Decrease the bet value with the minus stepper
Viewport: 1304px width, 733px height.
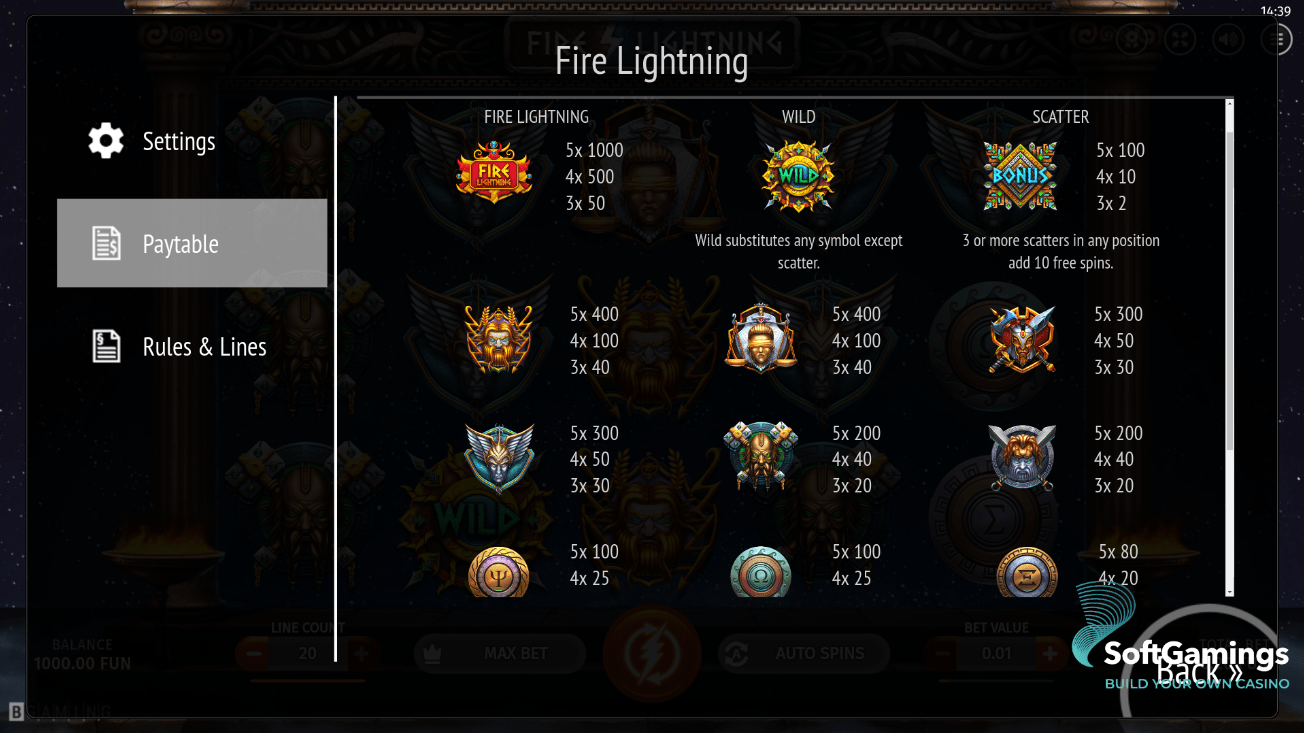point(943,653)
